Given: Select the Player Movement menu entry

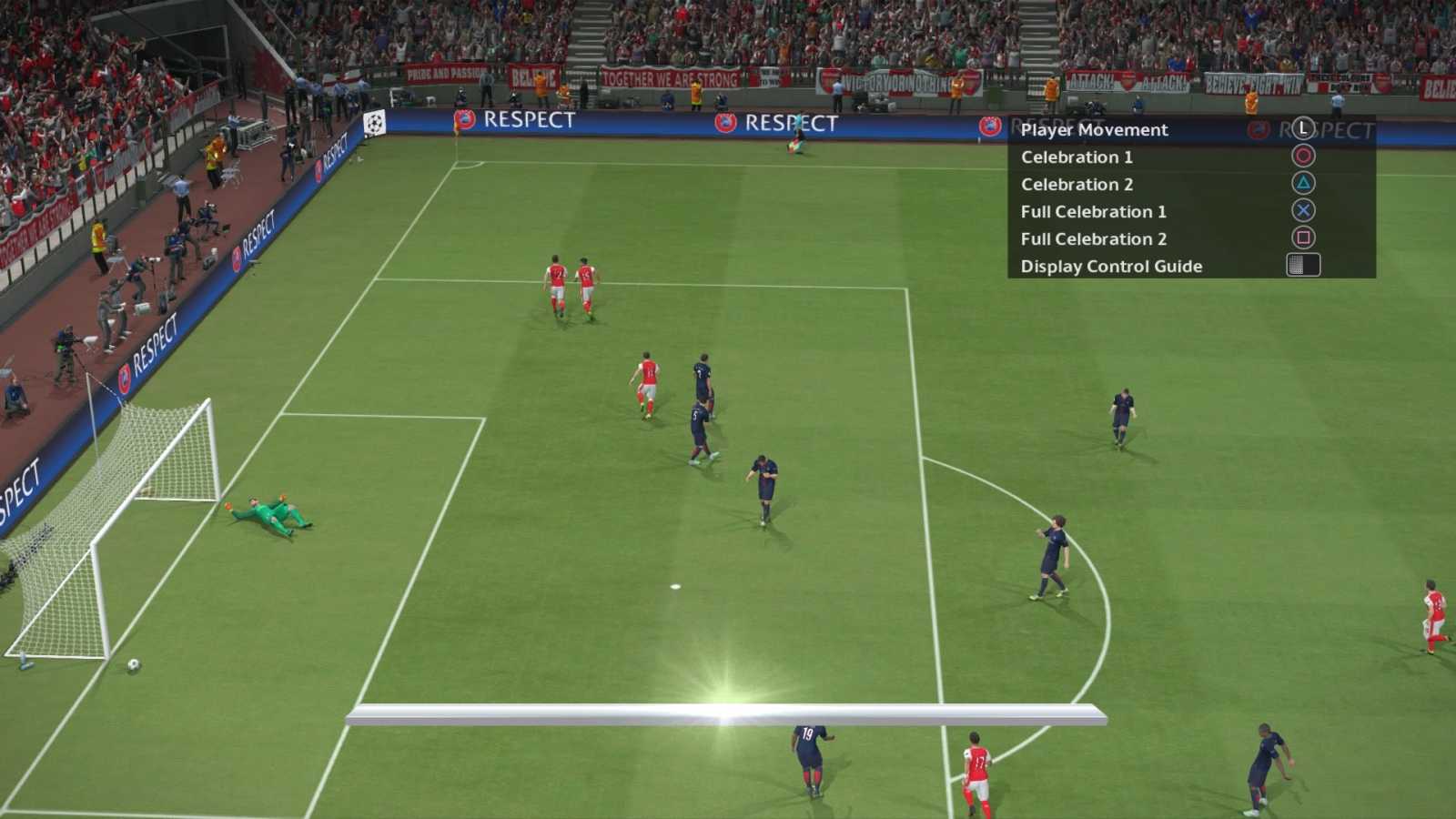Looking at the screenshot, I should coord(1092,129).
